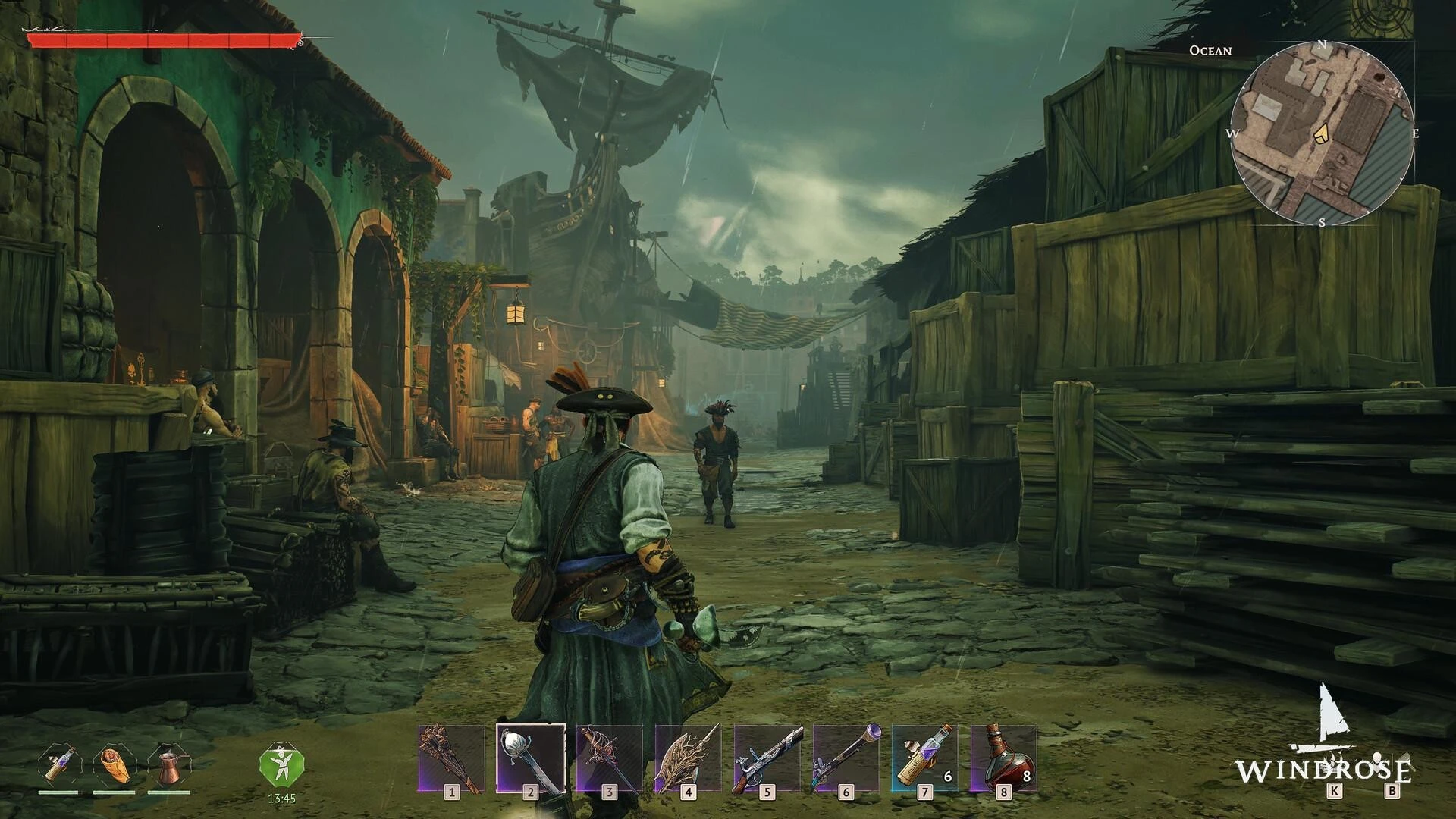The width and height of the screenshot is (1456, 819).
Task: Click the copper coffee pot buff icon
Action: click(168, 765)
